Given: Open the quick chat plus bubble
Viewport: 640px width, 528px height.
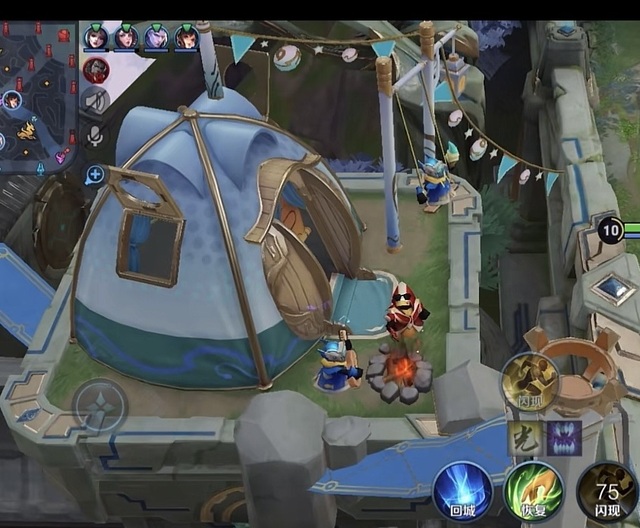Looking at the screenshot, I should click(x=96, y=176).
